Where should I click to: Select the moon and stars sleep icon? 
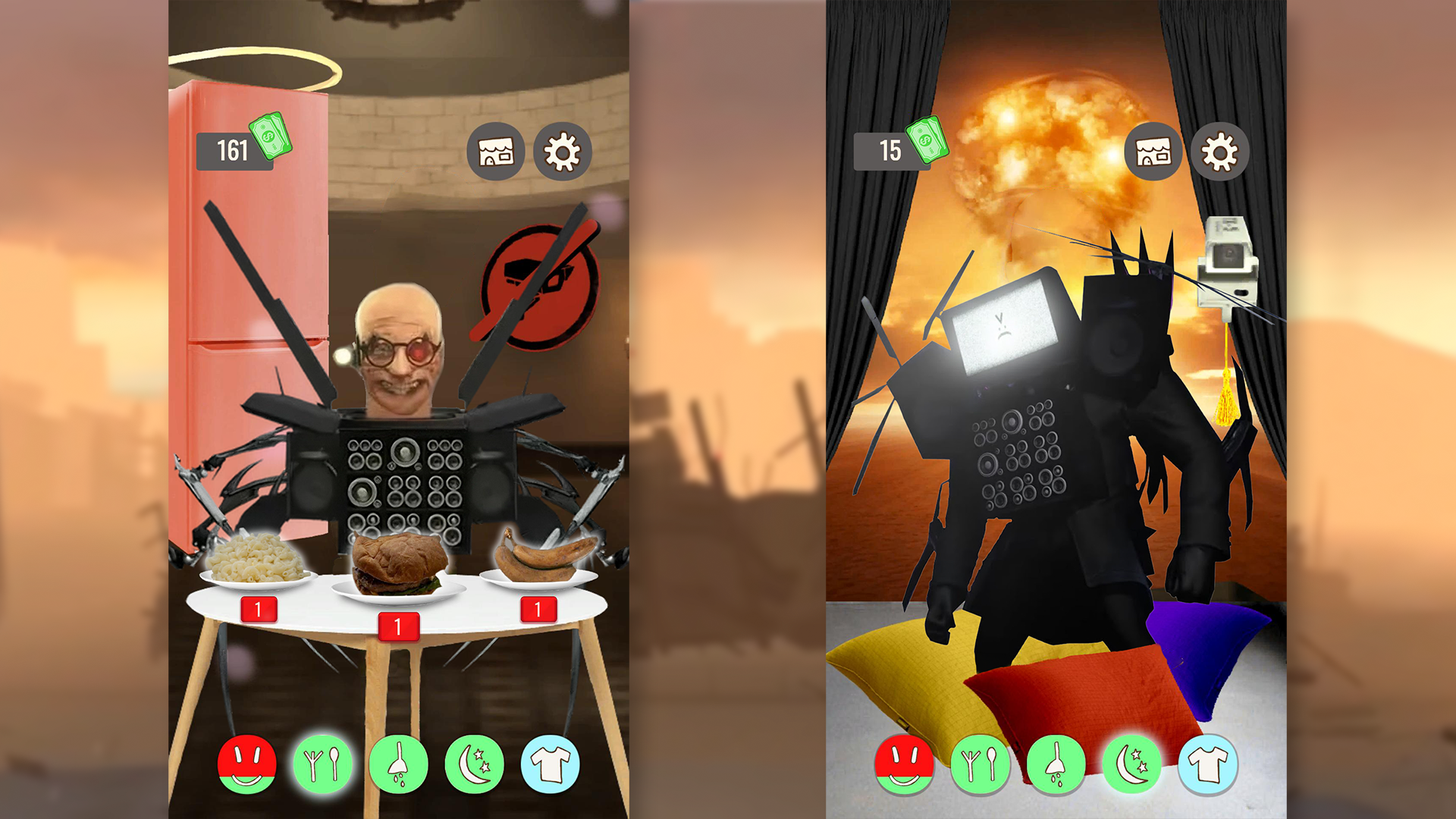coord(477,764)
